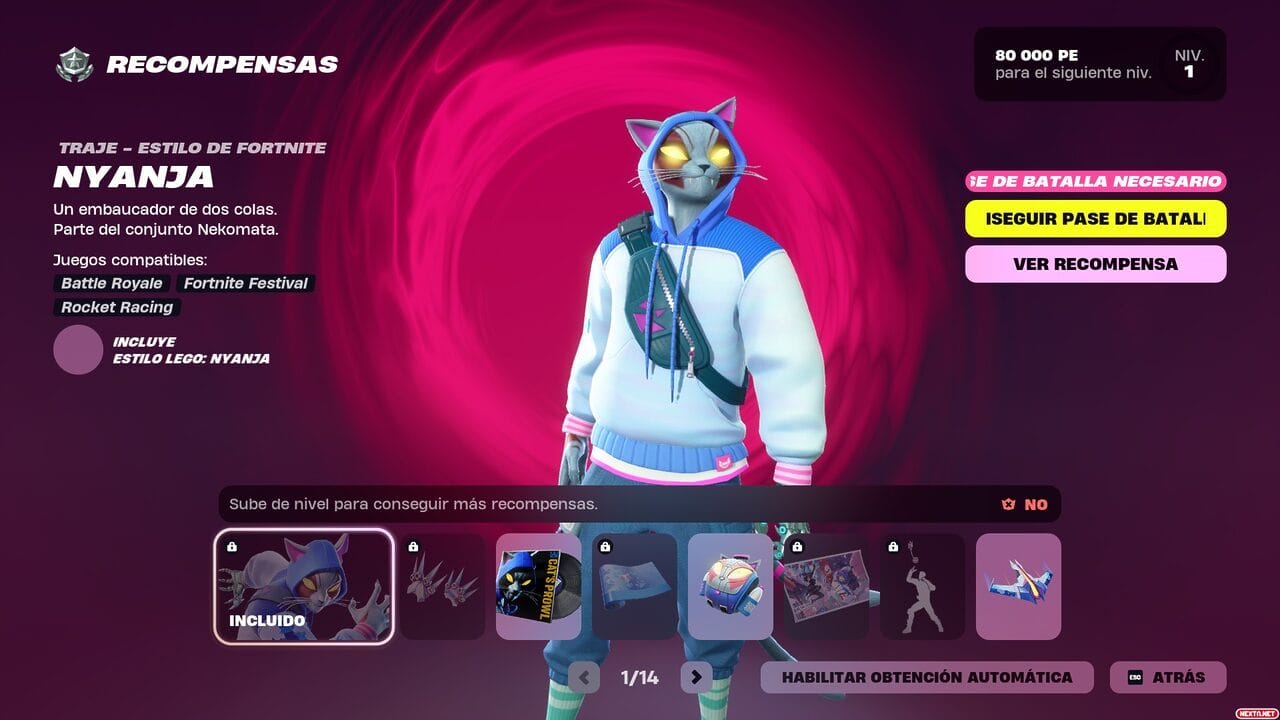
Task: Select the Battle Royale compatibility tag
Action: 110,283
